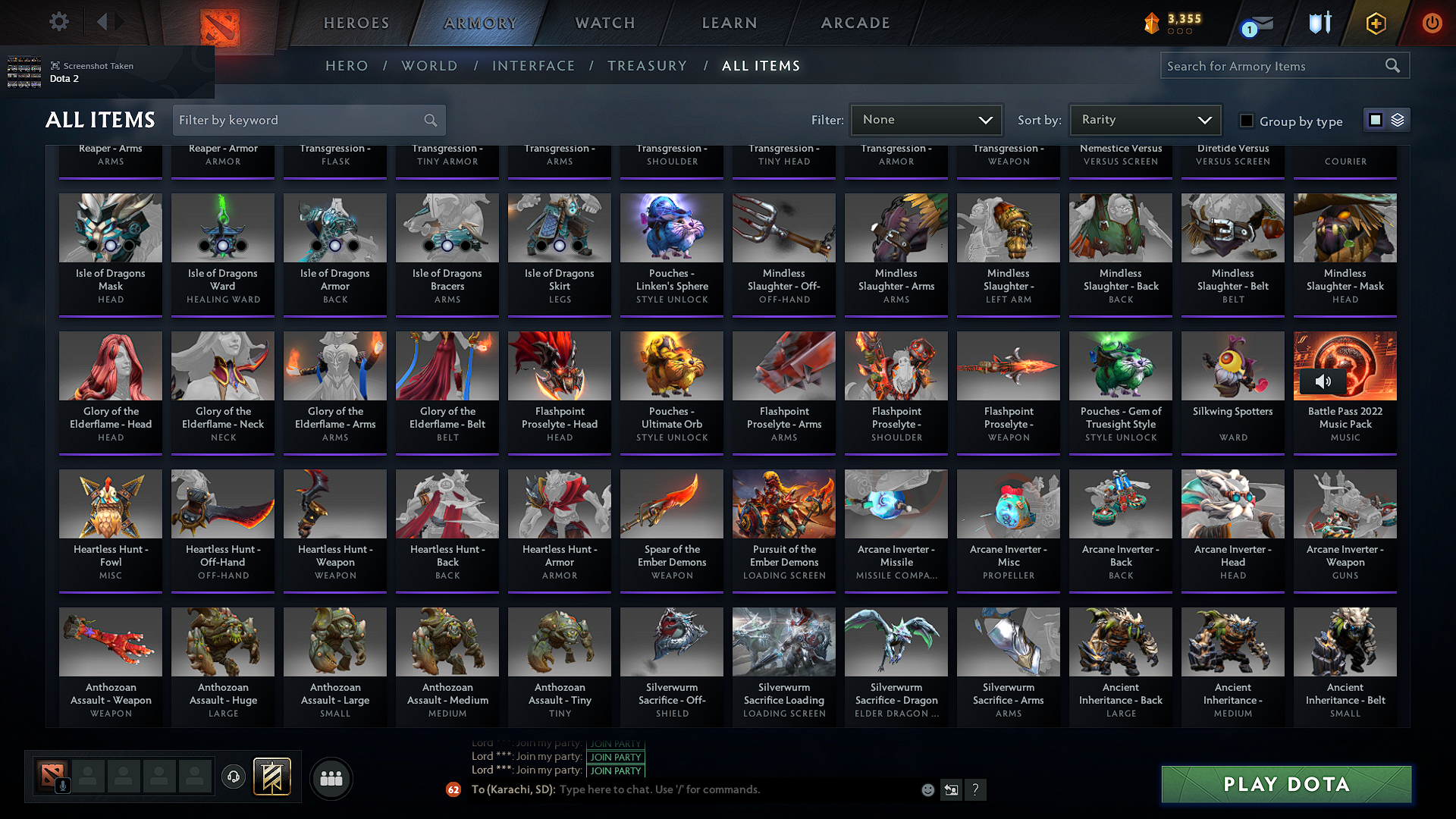Open the Dota Plus hexagon icon
This screenshot has height=819, width=1456.
[1376, 24]
